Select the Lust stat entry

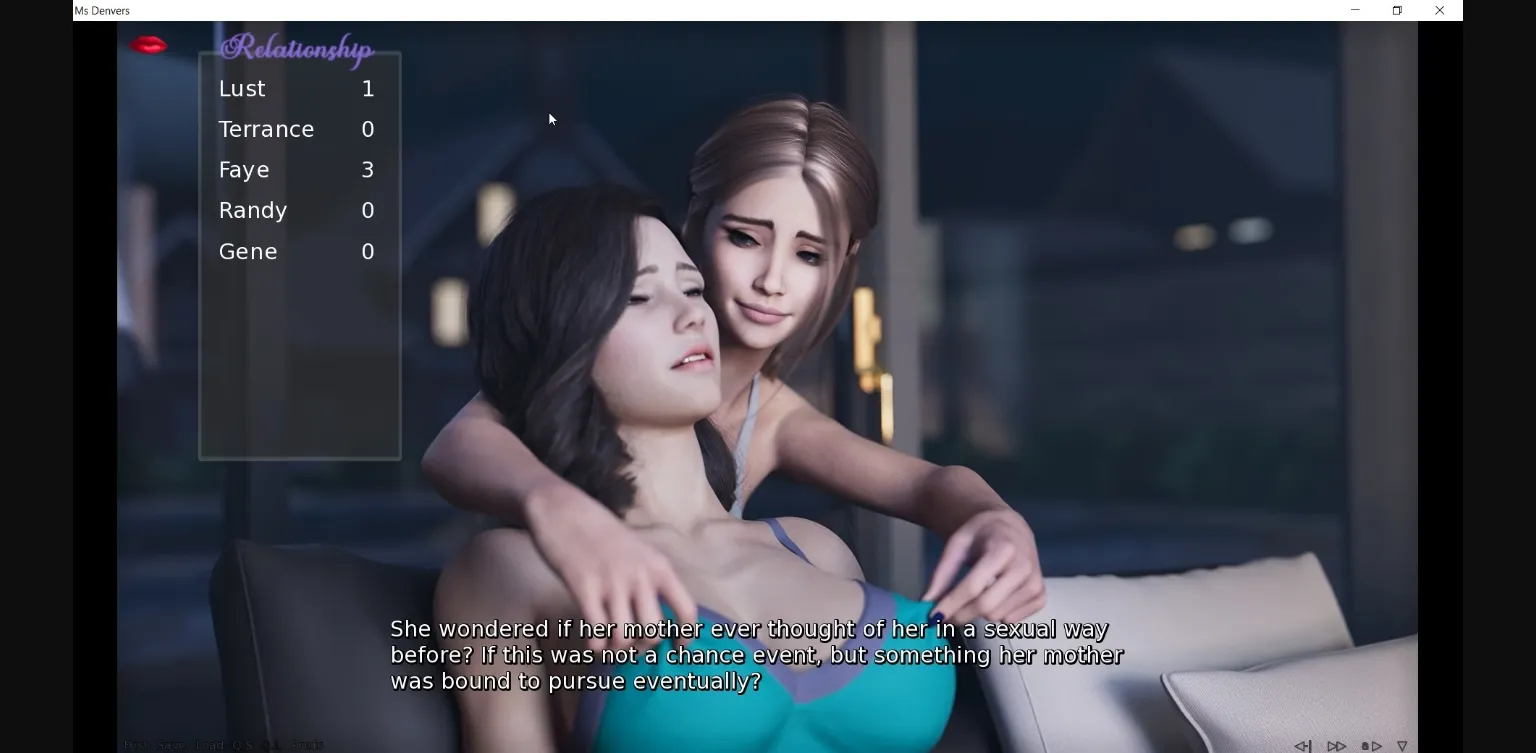click(242, 89)
